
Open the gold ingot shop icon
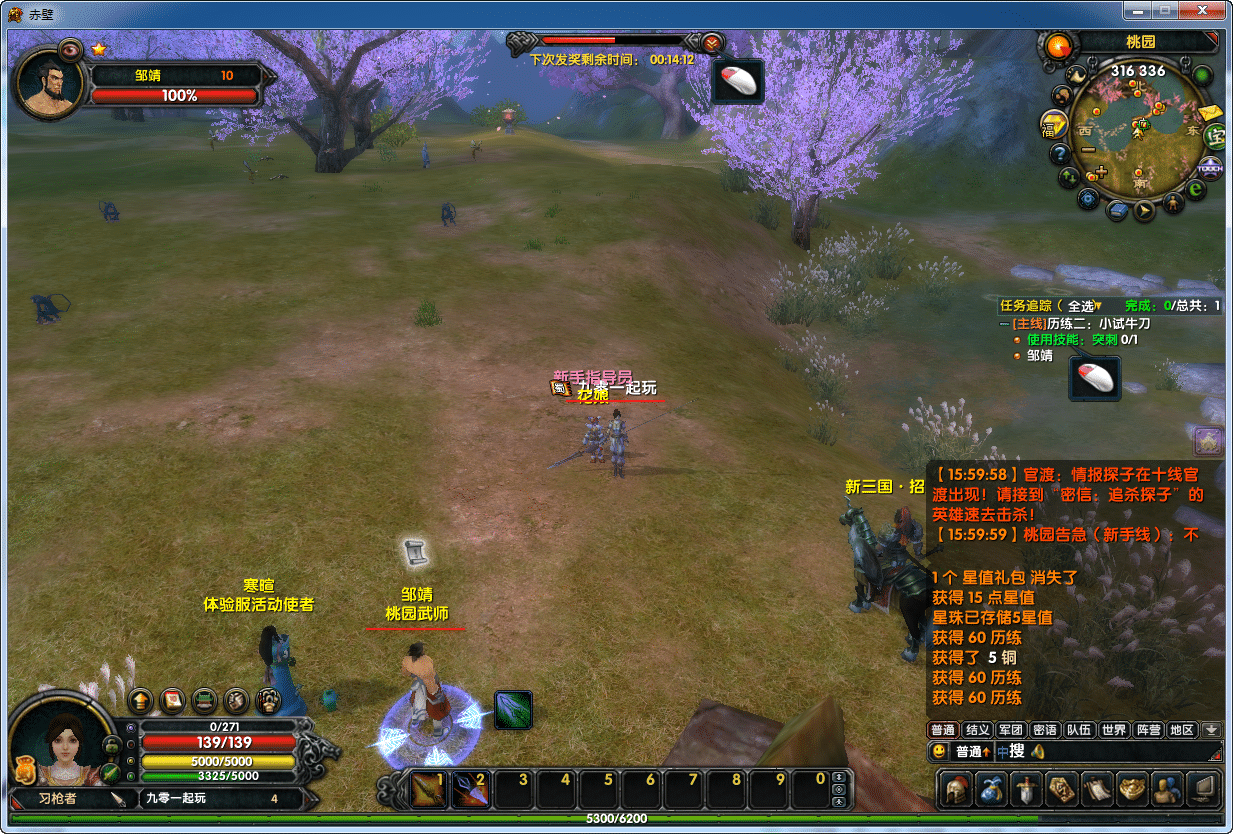click(1132, 790)
